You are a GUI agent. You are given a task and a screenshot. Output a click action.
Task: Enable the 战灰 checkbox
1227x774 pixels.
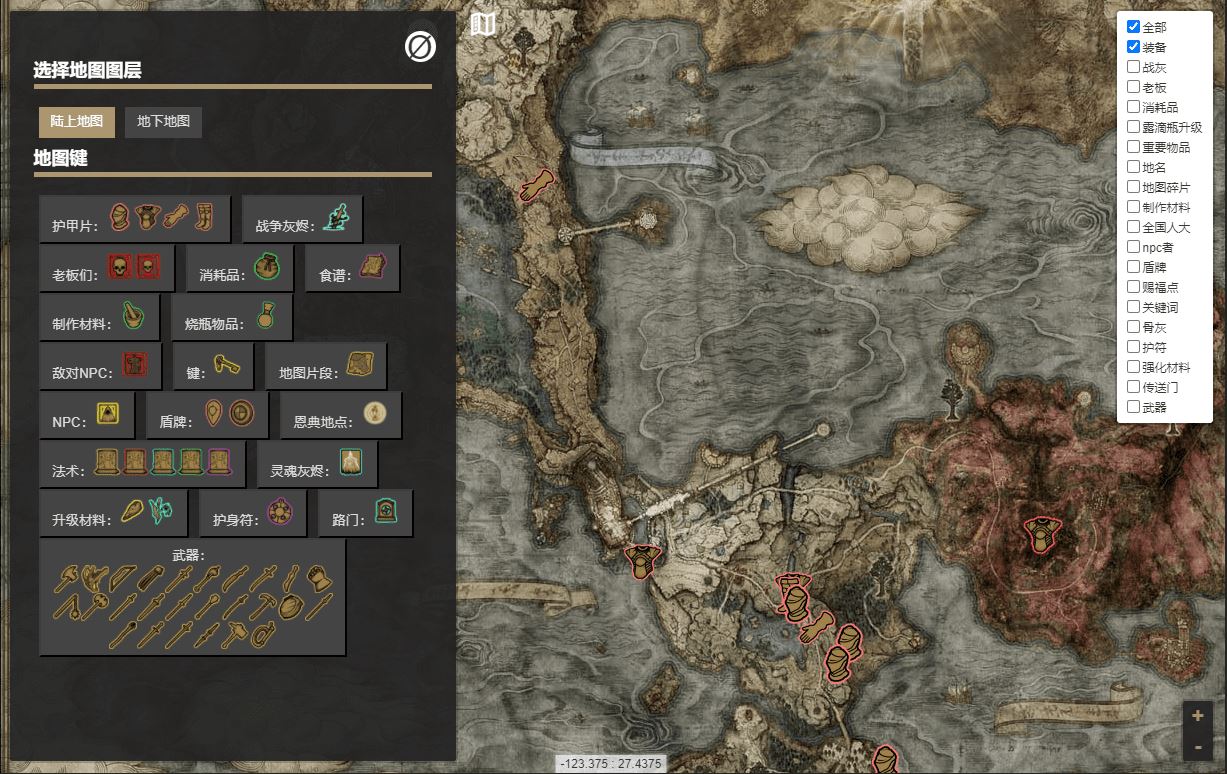1133,67
